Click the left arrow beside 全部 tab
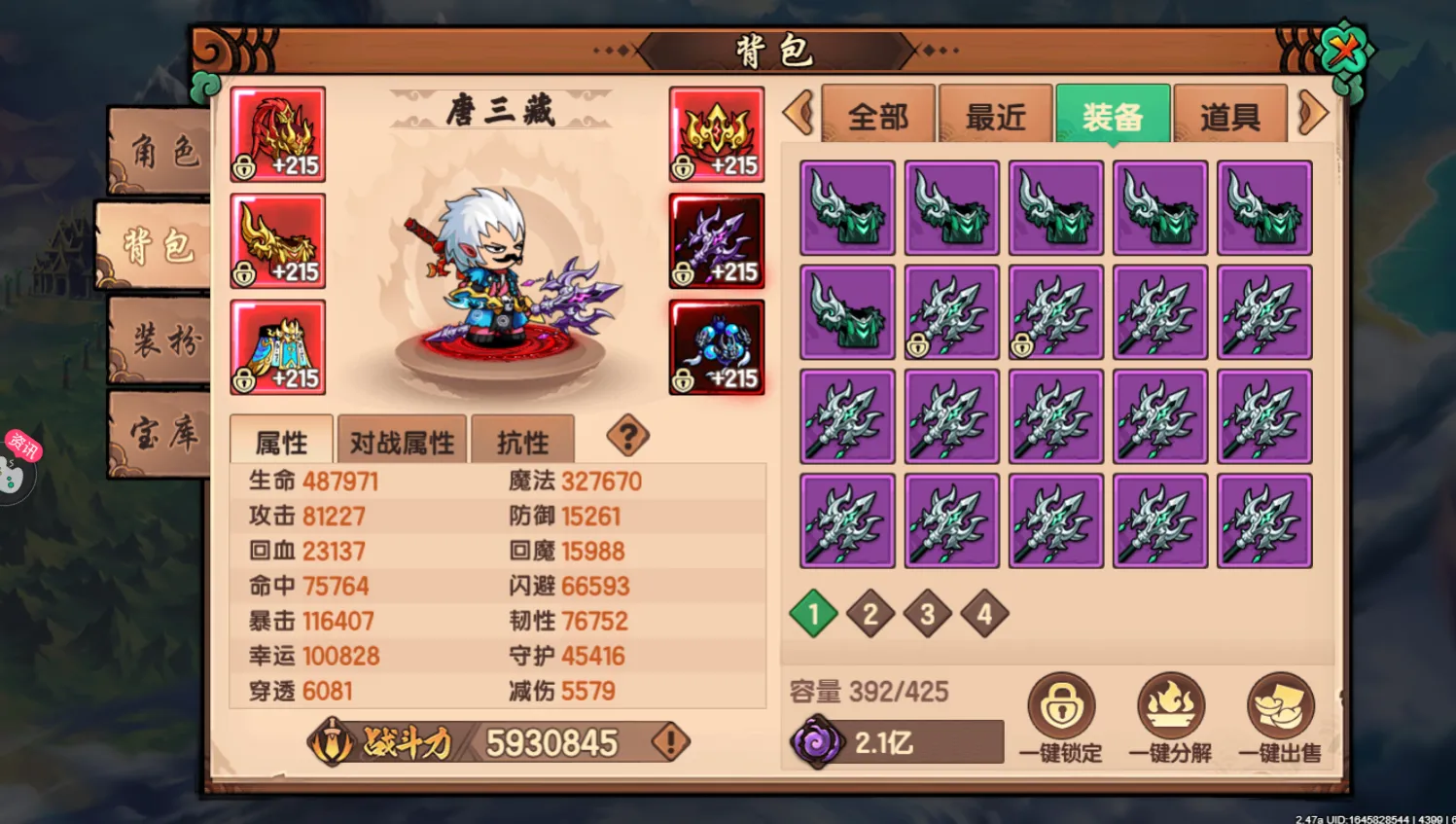Screen dimensions: 1456x824 point(798,115)
